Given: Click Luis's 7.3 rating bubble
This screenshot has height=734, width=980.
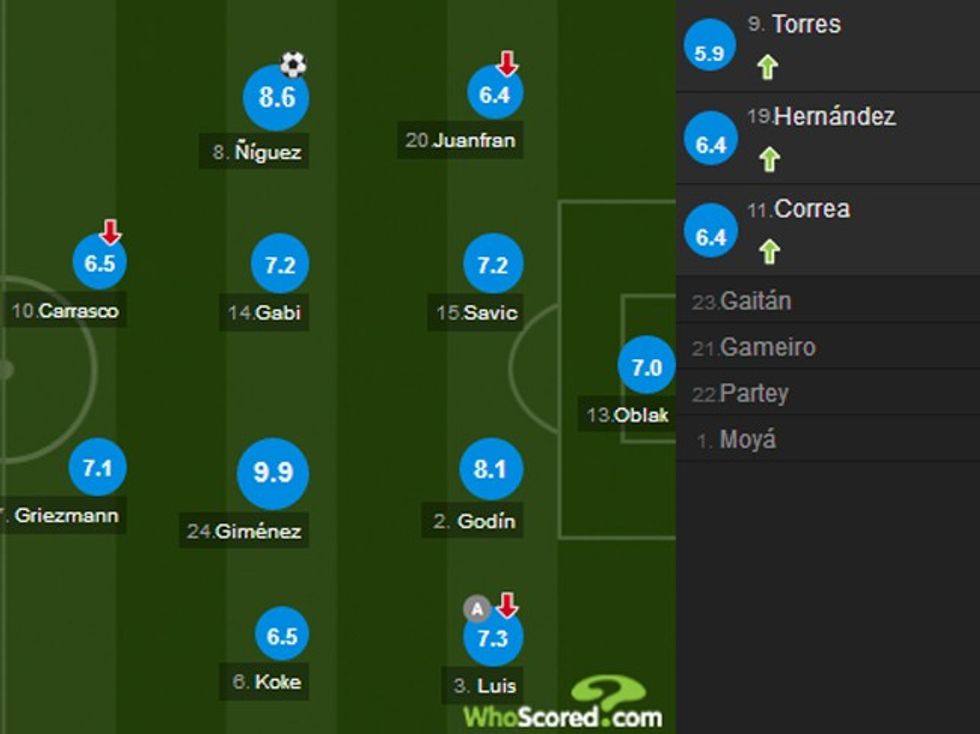Looking at the screenshot, I should click(493, 638).
